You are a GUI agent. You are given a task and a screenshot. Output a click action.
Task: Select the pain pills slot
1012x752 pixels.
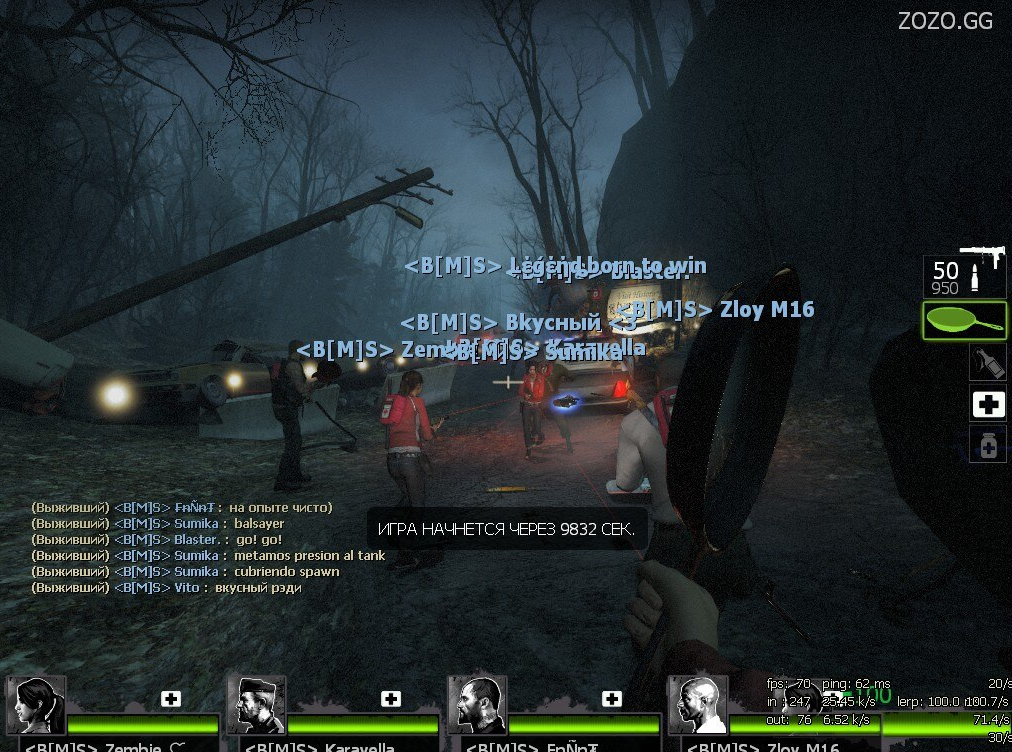pos(988,444)
